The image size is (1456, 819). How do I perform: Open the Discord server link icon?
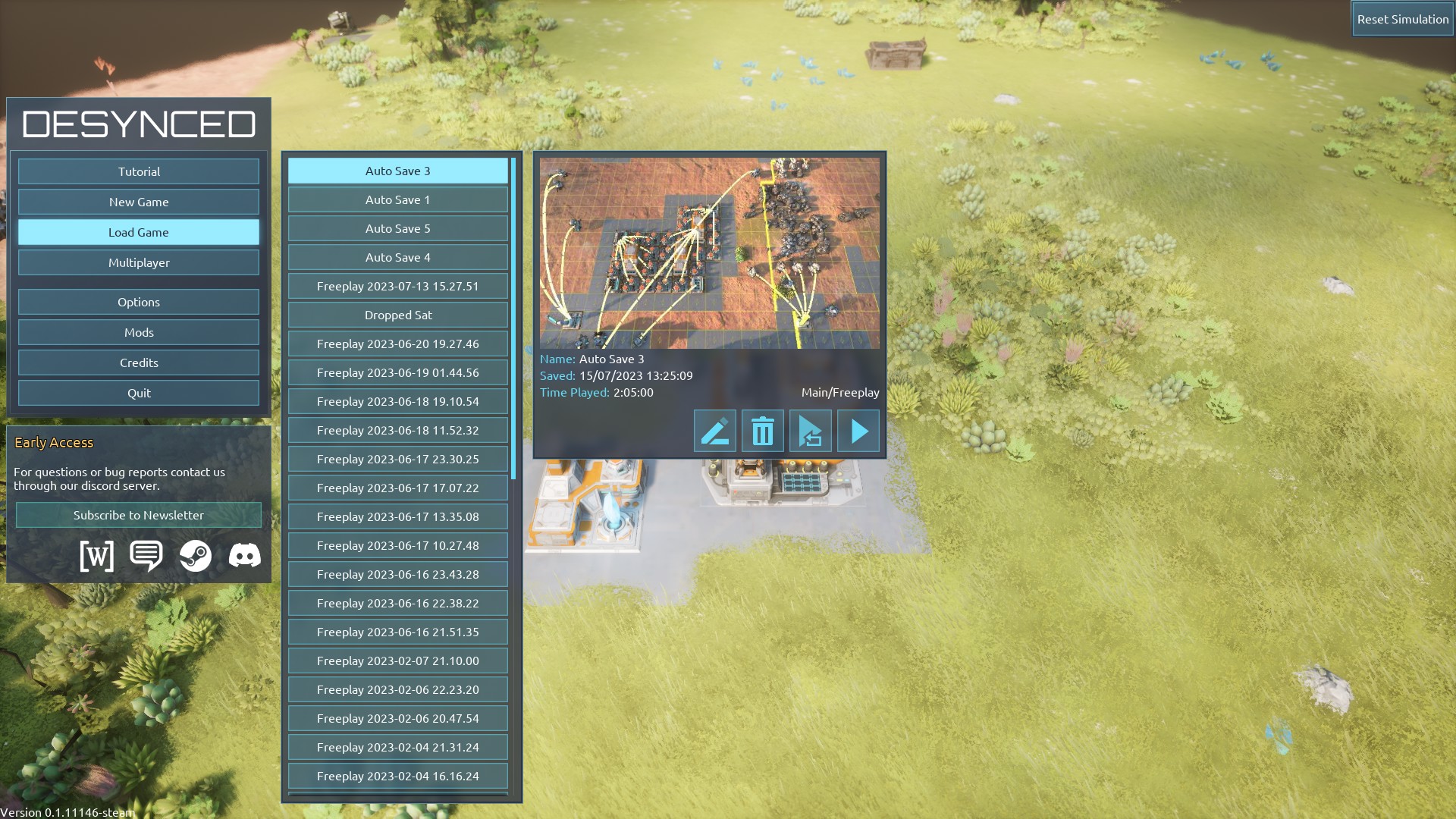[244, 556]
